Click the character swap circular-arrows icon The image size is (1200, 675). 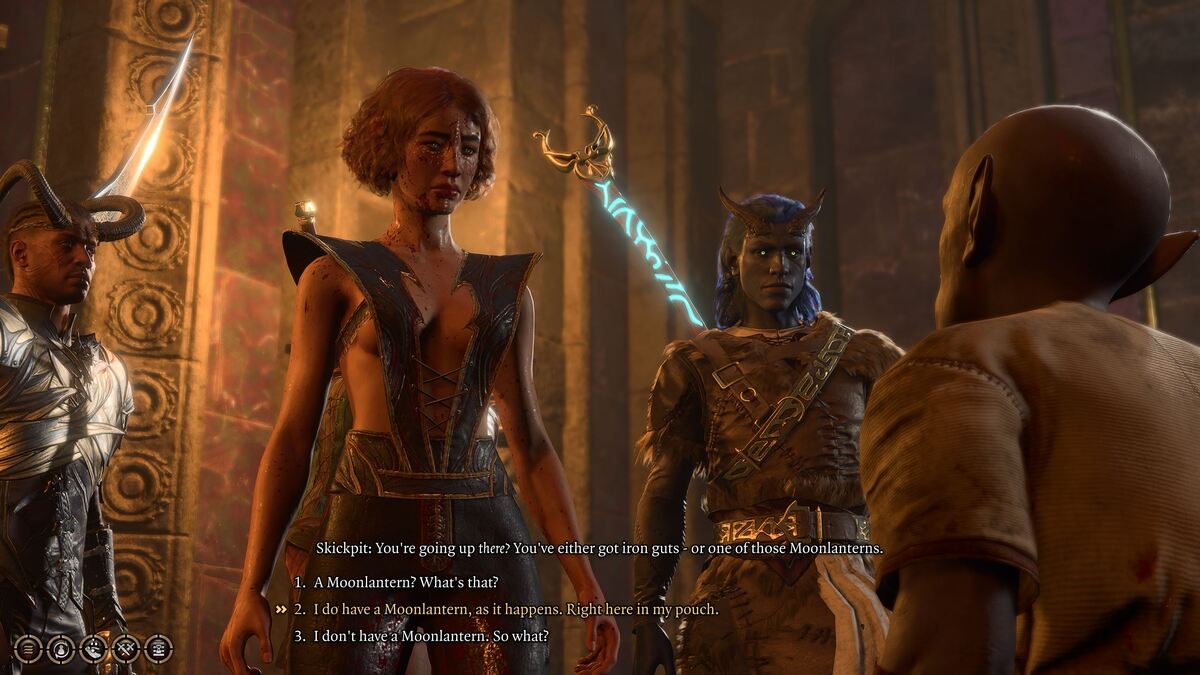[x=61, y=648]
